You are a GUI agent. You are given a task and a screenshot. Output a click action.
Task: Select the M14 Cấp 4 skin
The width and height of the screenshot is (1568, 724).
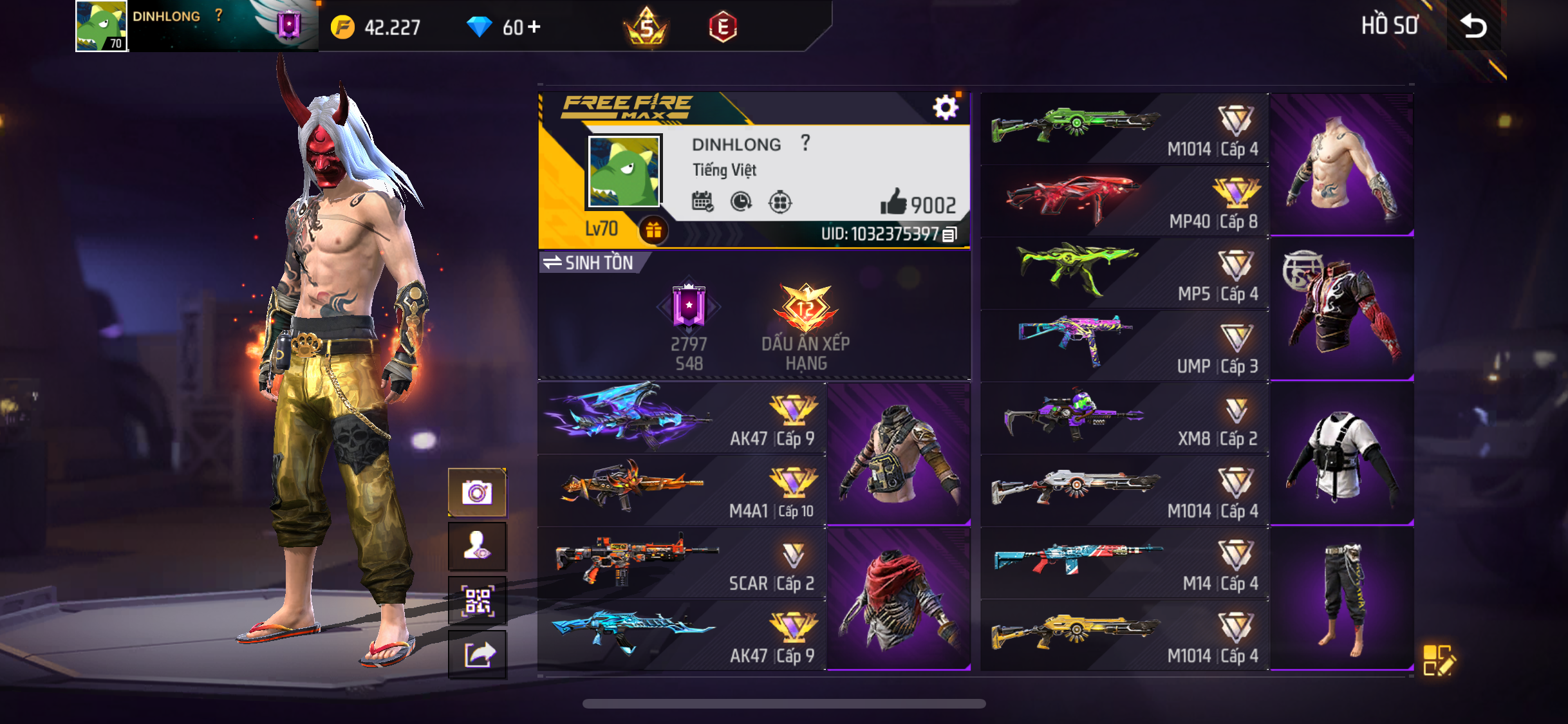click(x=1124, y=563)
